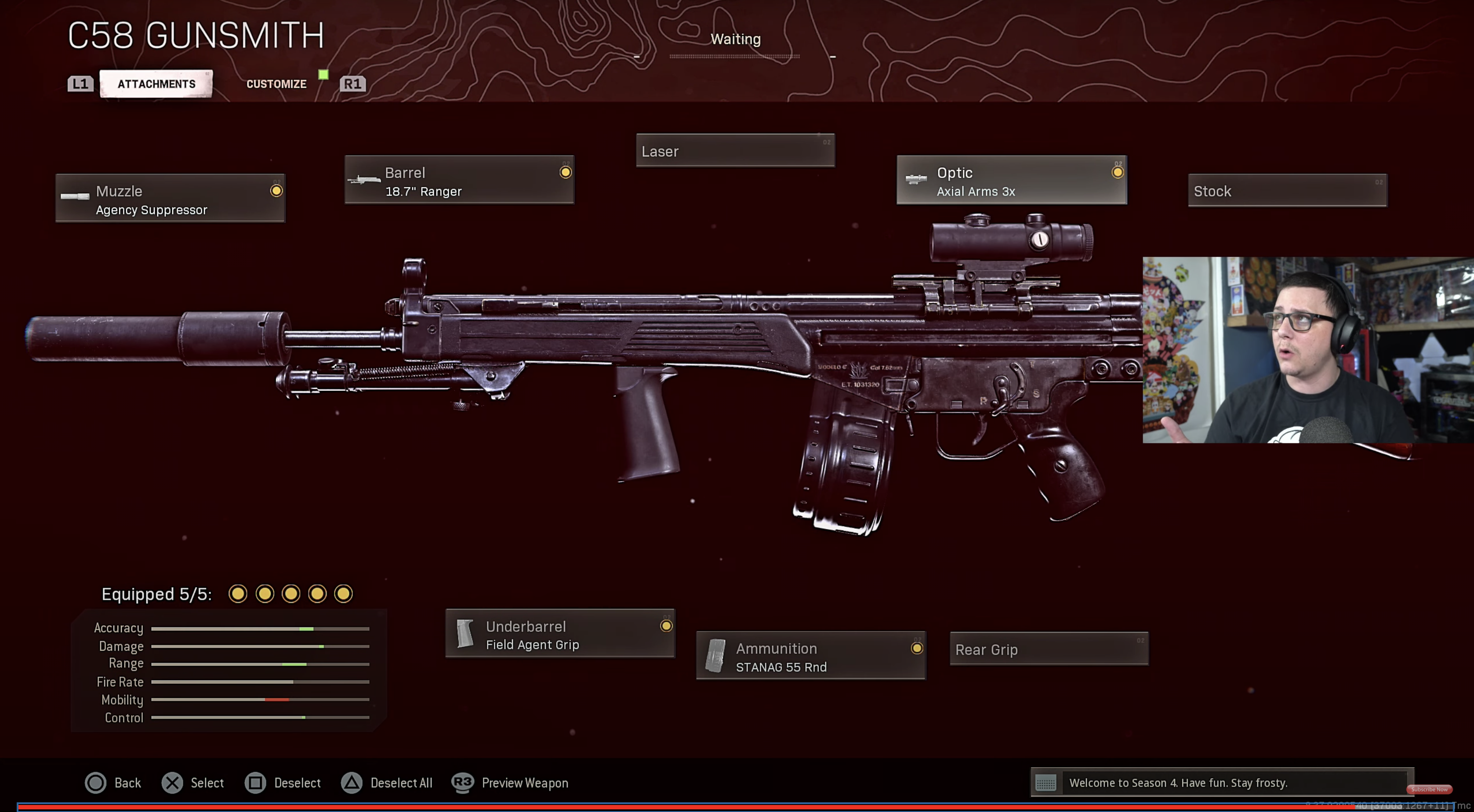Viewport: 1474px width, 812px height.
Task: Switch to the Attachments tab
Action: pyautogui.click(x=156, y=84)
